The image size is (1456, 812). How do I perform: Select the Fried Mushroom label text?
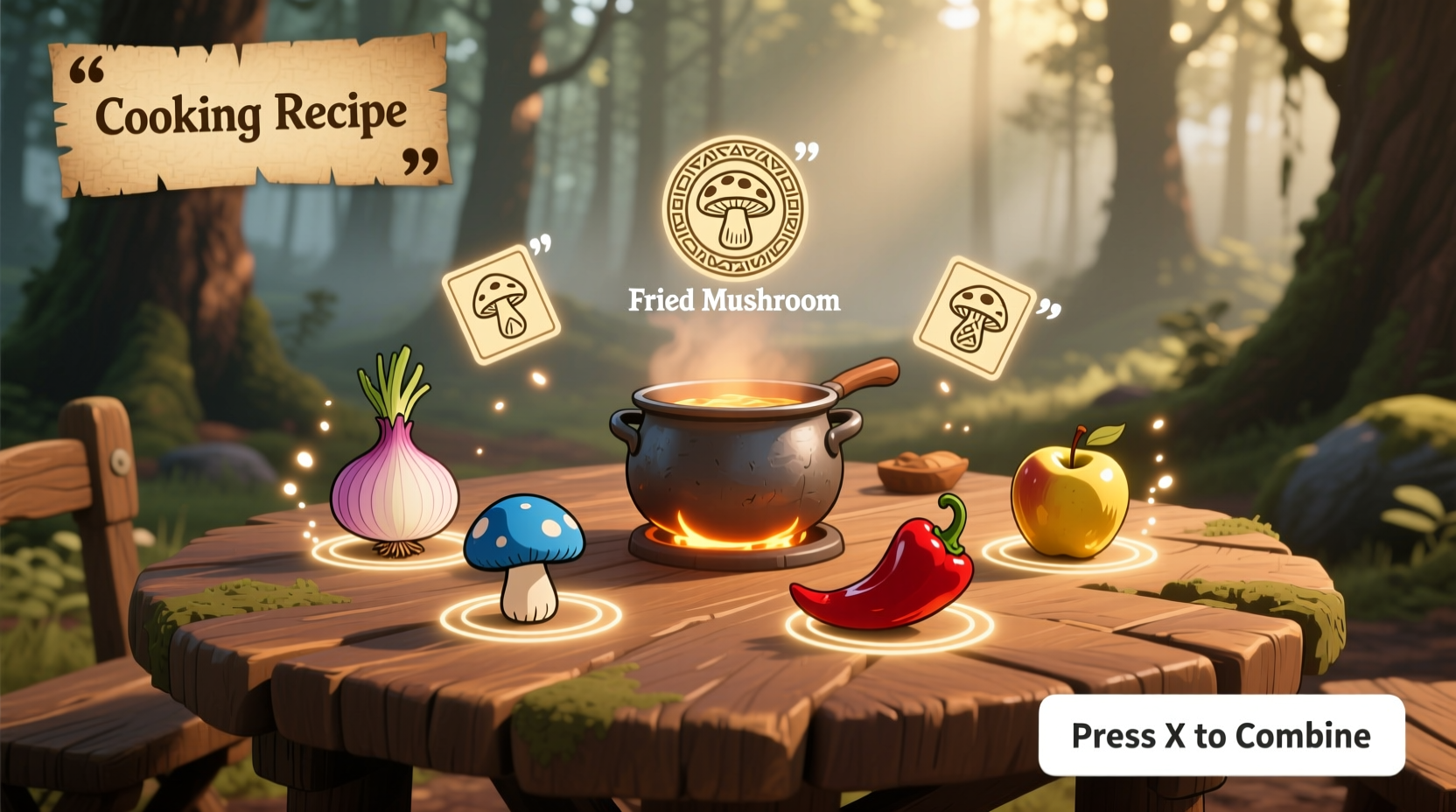coord(735,301)
